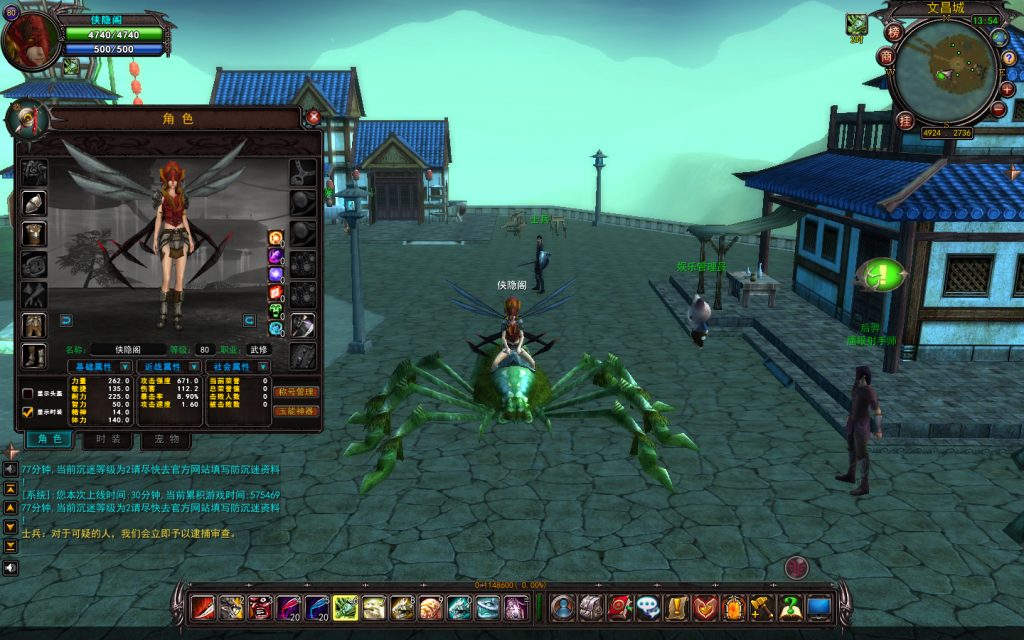Open 称号管理 title management
The width and height of the screenshot is (1024, 640).
coord(296,392)
